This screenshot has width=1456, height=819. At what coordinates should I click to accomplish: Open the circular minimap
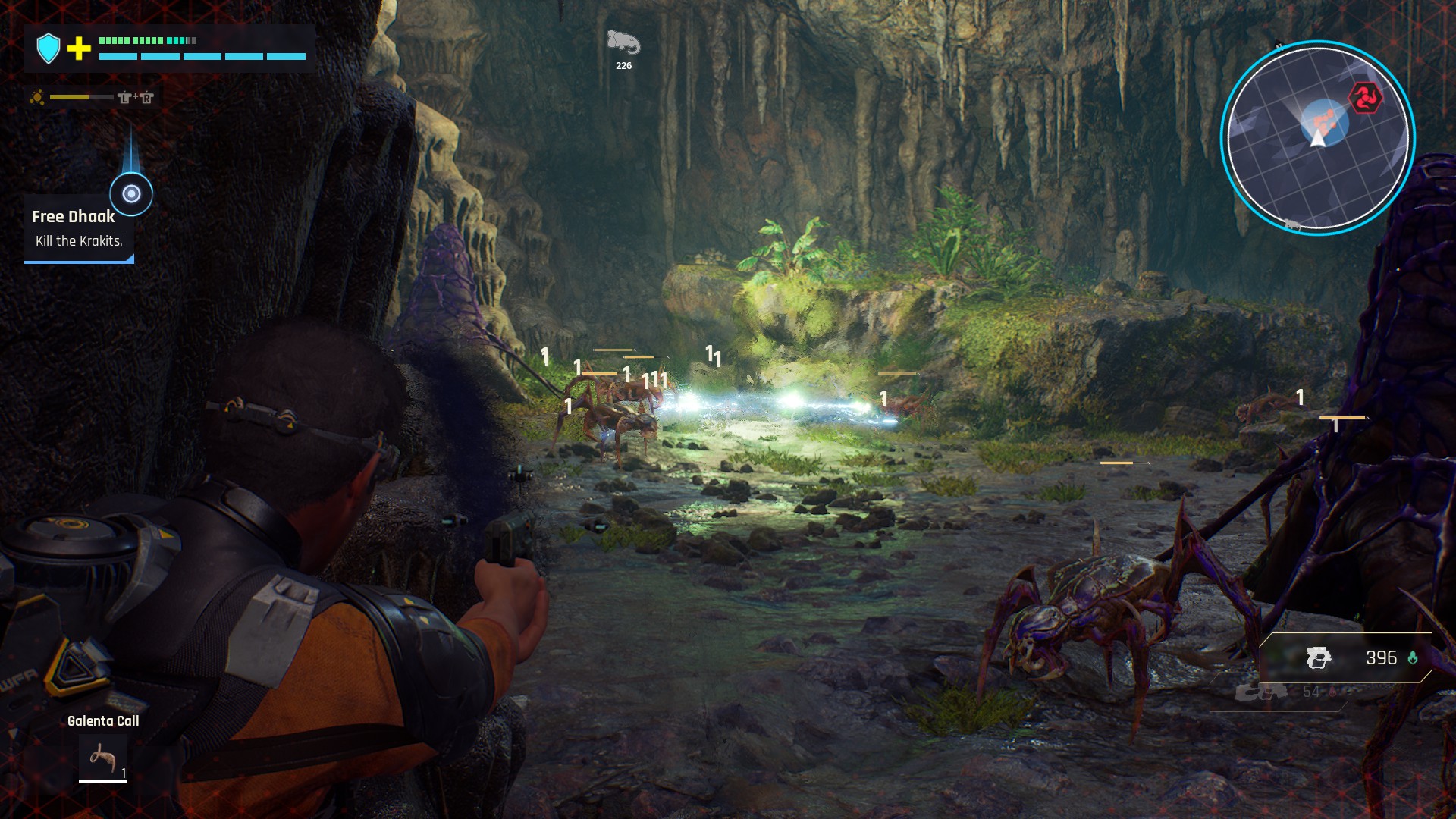click(x=1318, y=137)
